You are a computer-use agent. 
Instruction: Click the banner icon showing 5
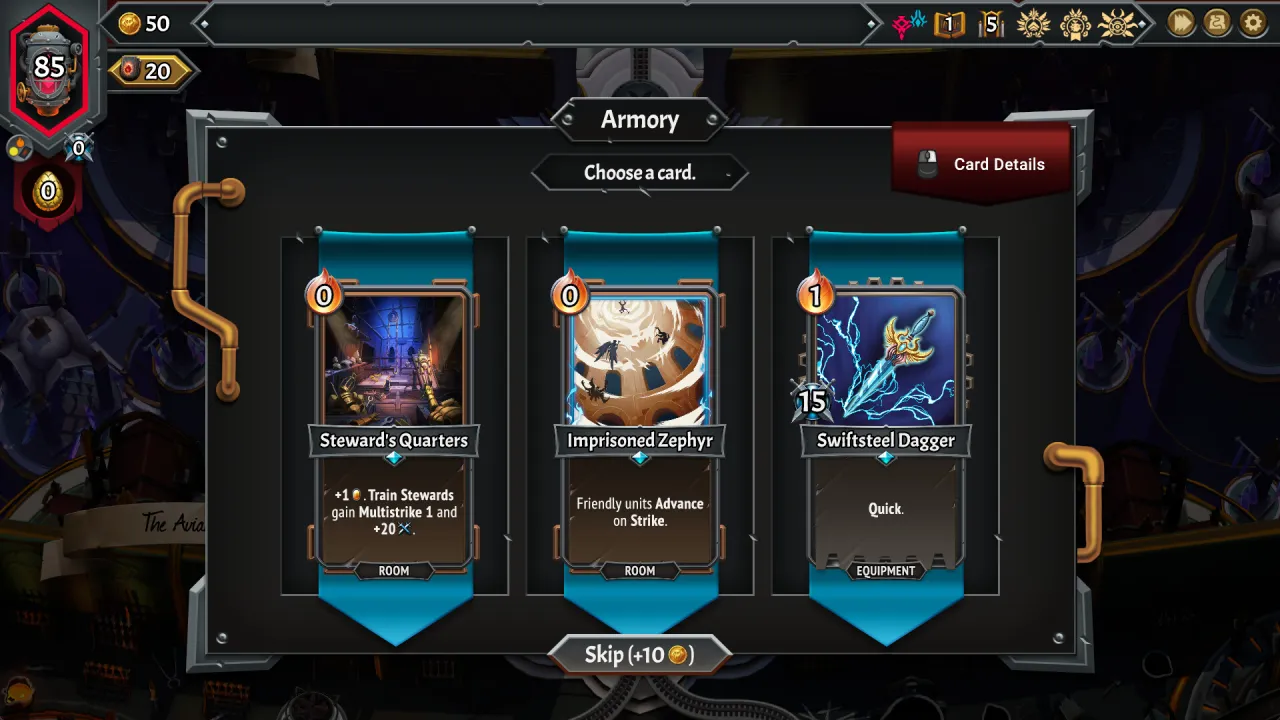990,23
